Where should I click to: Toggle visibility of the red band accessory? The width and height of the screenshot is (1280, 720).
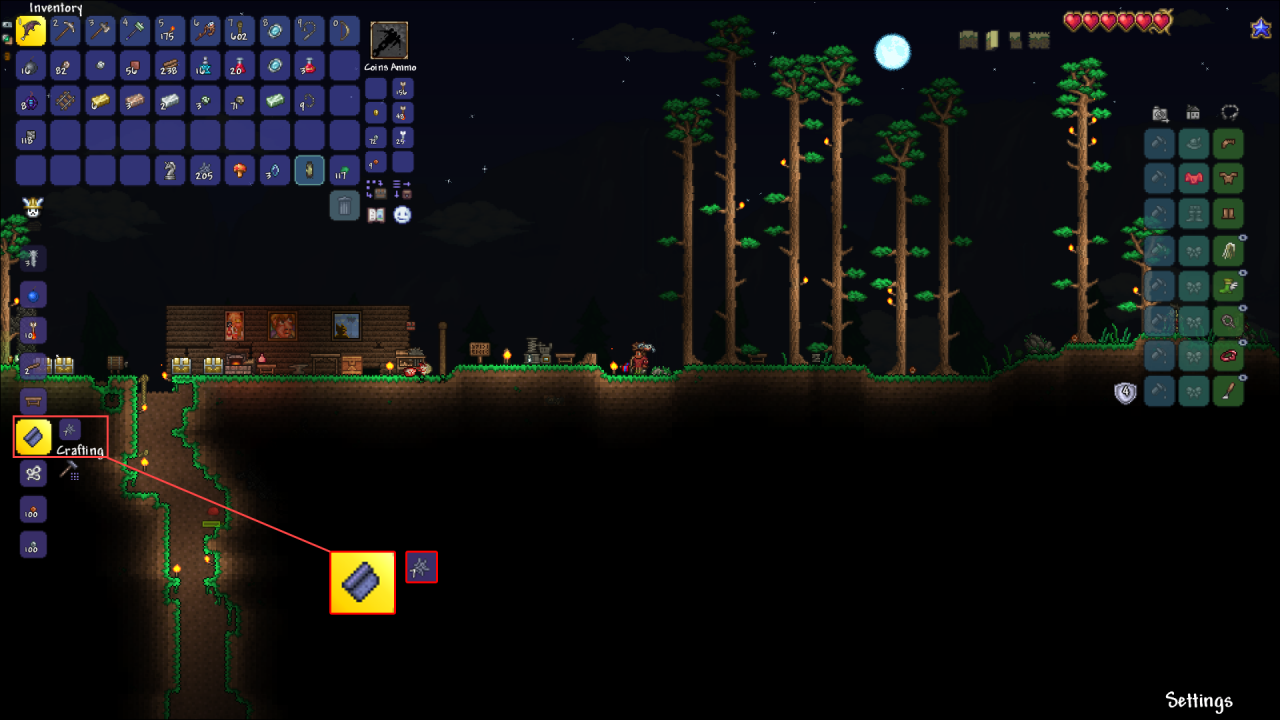(1244, 341)
